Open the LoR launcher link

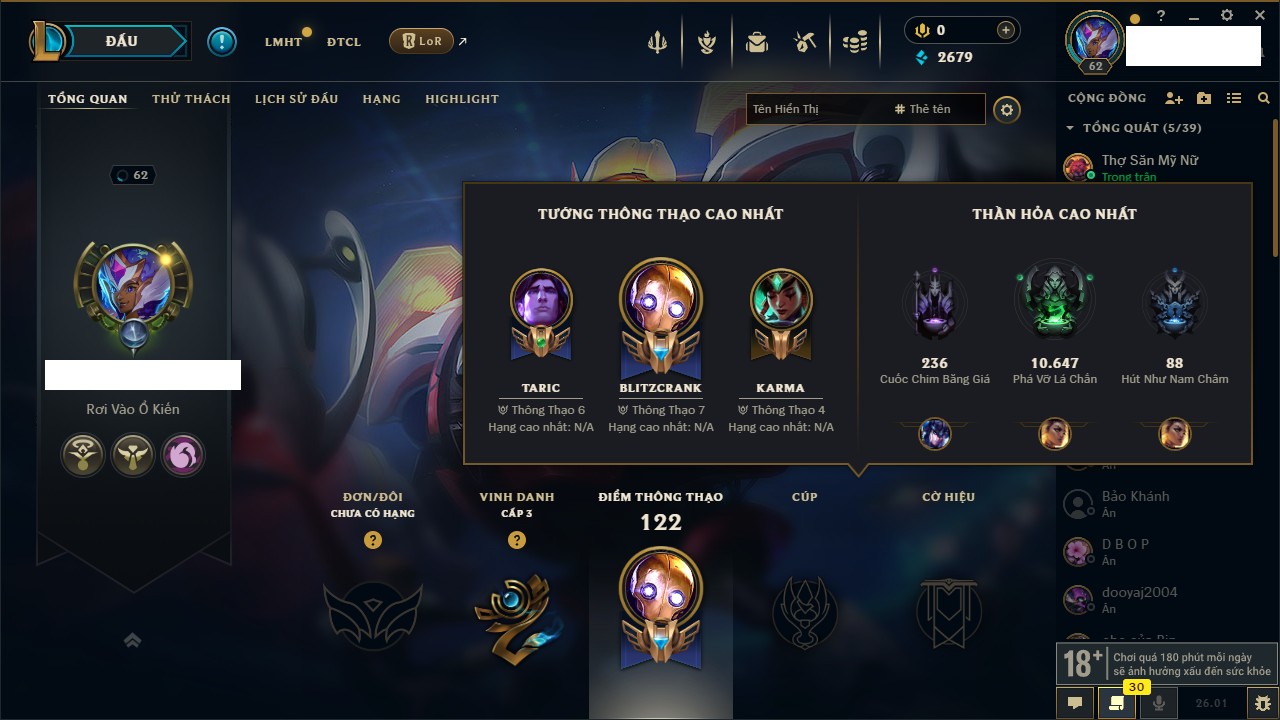coord(422,41)
